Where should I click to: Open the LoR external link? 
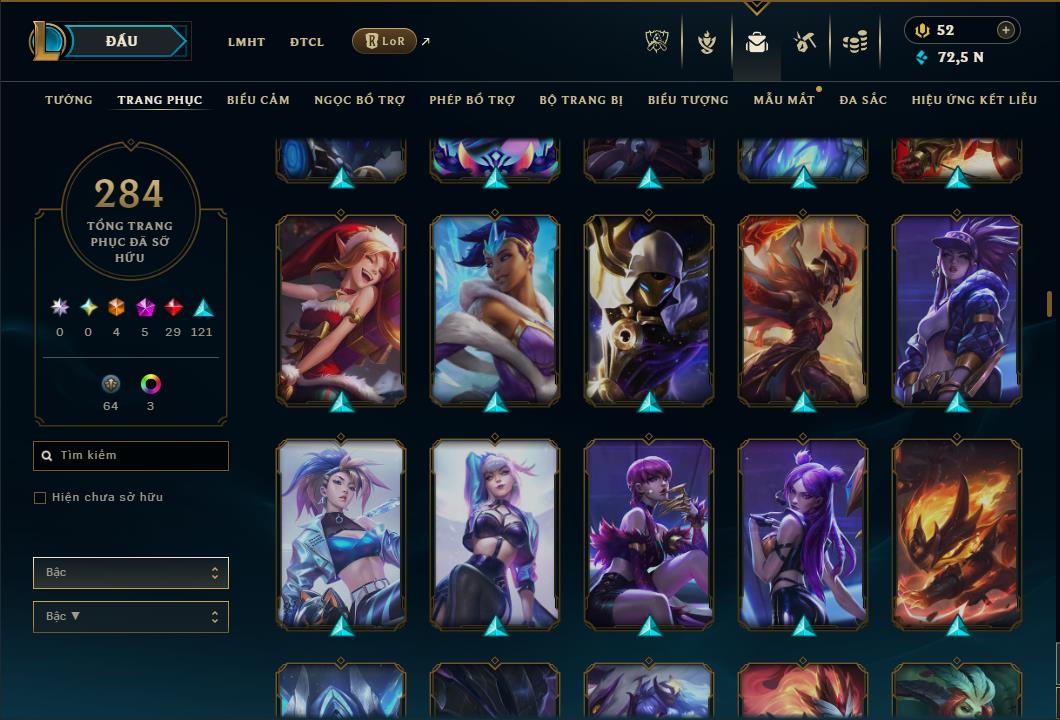point(385,41)
